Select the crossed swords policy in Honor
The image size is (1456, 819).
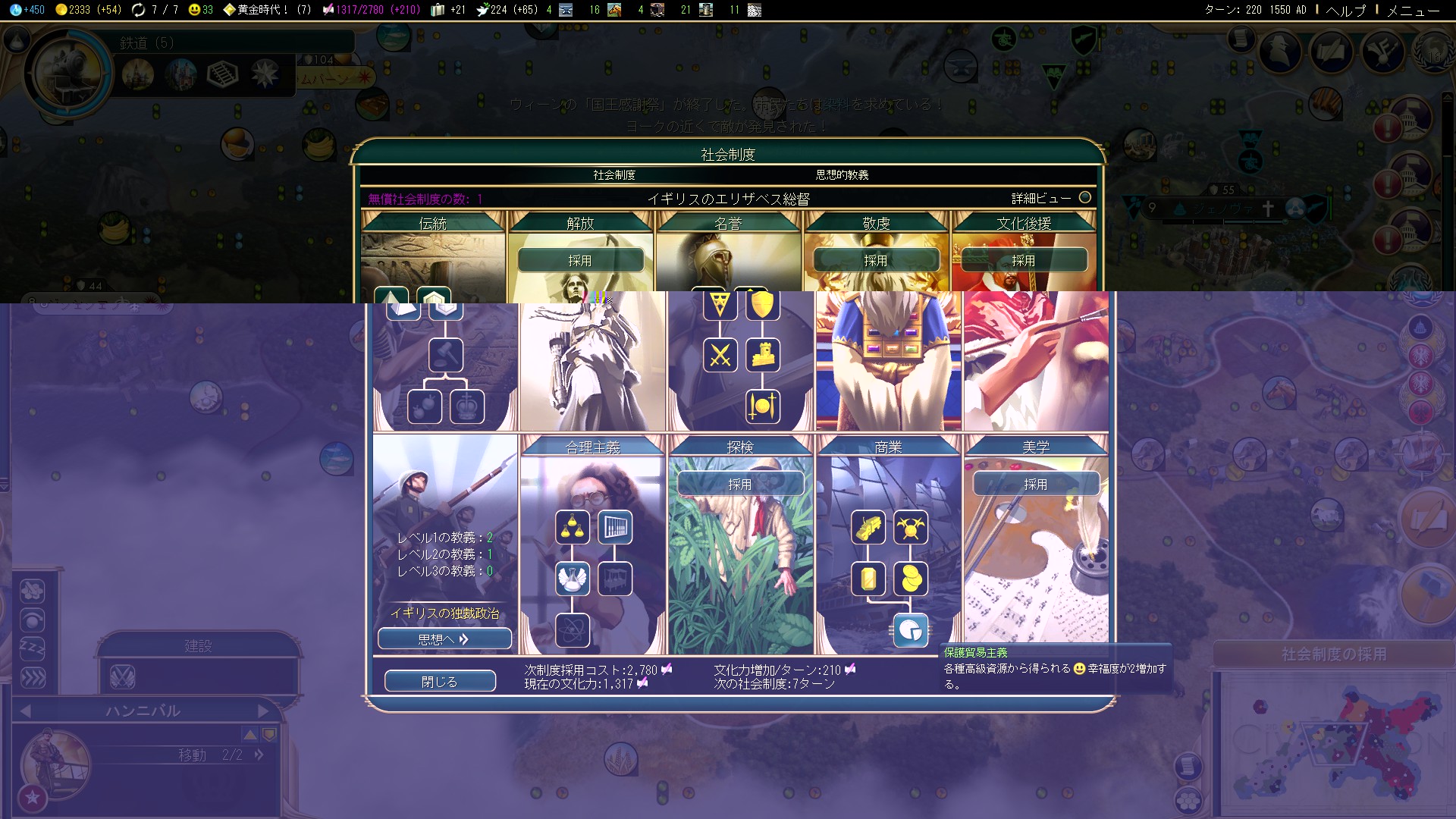[x=720, y=355]
